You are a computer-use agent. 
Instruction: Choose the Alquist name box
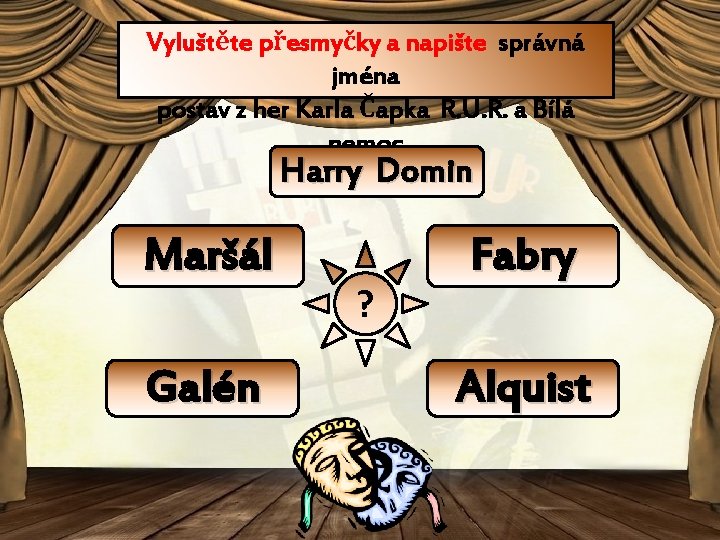(522, 387)
